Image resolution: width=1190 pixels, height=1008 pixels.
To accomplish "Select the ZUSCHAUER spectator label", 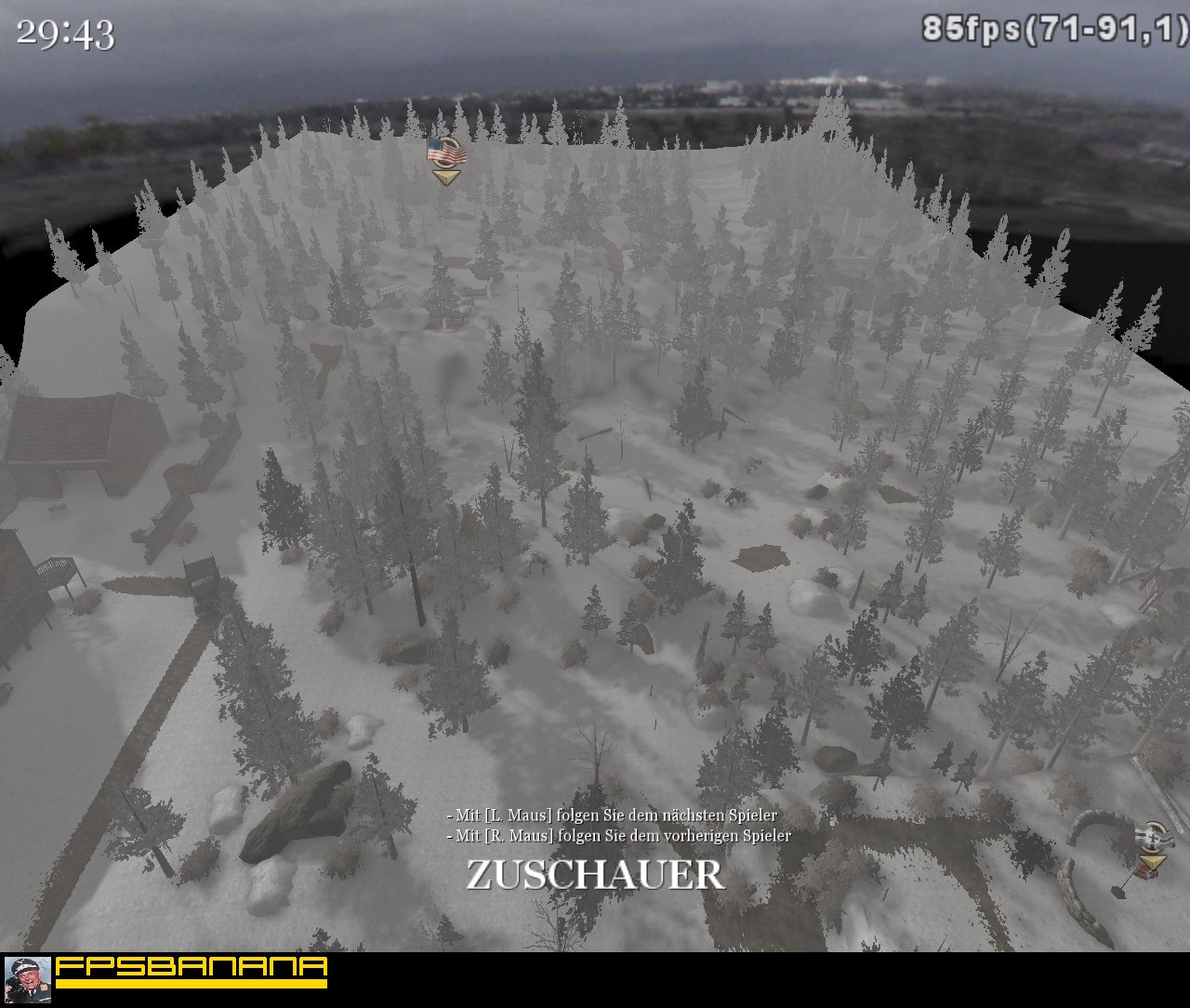I will pyautogui.click(x=595, y=874).
